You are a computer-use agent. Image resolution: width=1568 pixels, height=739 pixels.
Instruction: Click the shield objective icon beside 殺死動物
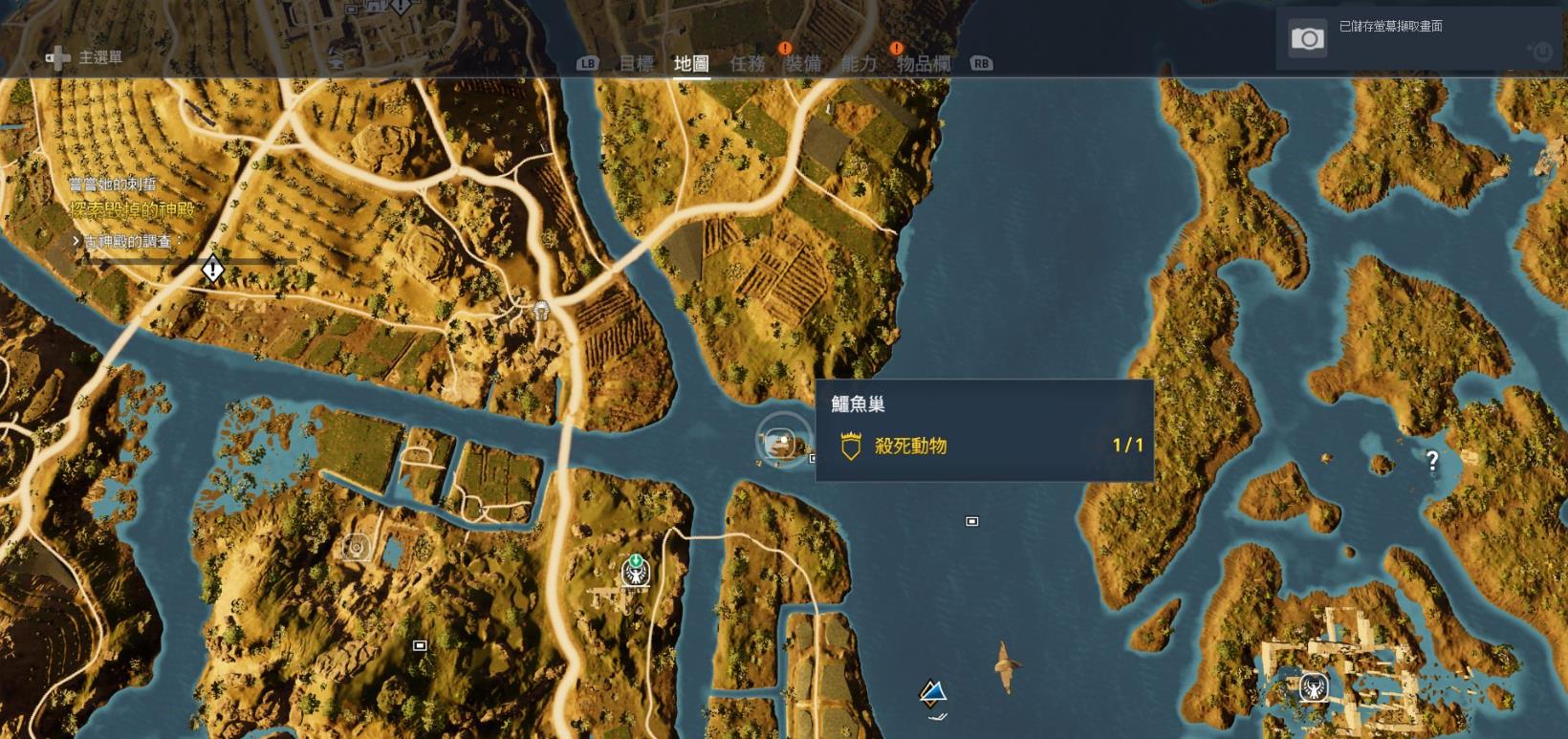[850, 446]
